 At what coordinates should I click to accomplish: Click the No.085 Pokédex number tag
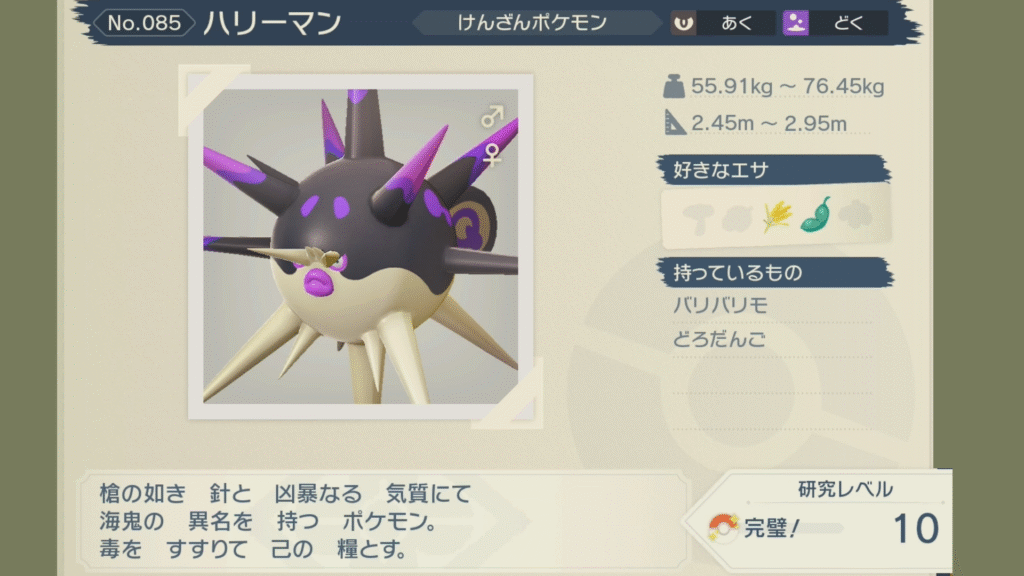point(144,22)
